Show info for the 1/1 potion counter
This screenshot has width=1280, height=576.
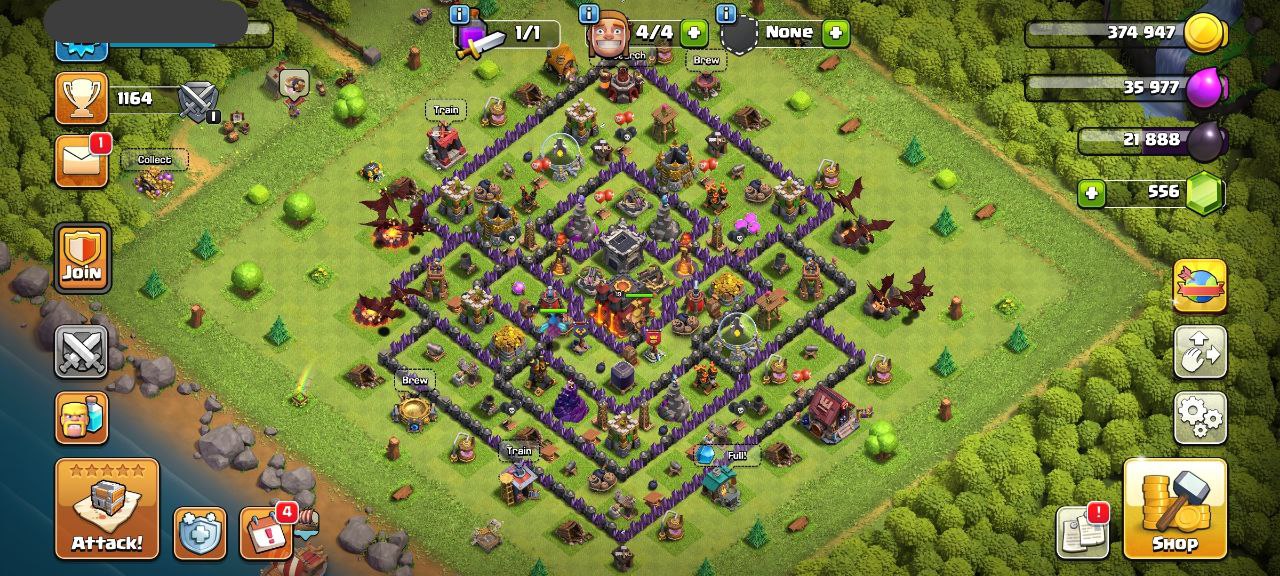(x=460, y=14)
